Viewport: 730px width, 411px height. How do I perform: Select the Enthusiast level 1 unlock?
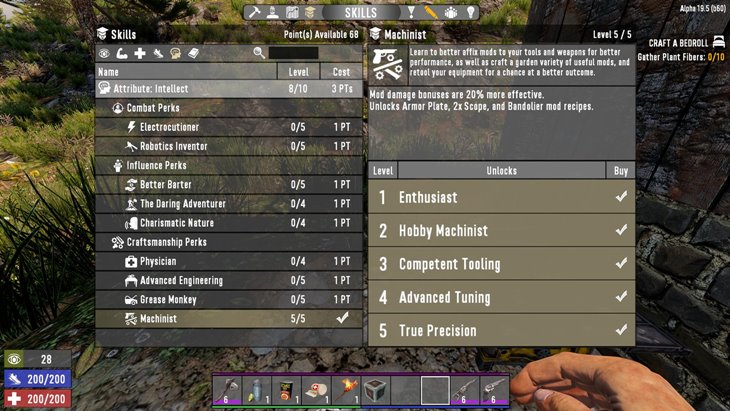coord(501,197)
